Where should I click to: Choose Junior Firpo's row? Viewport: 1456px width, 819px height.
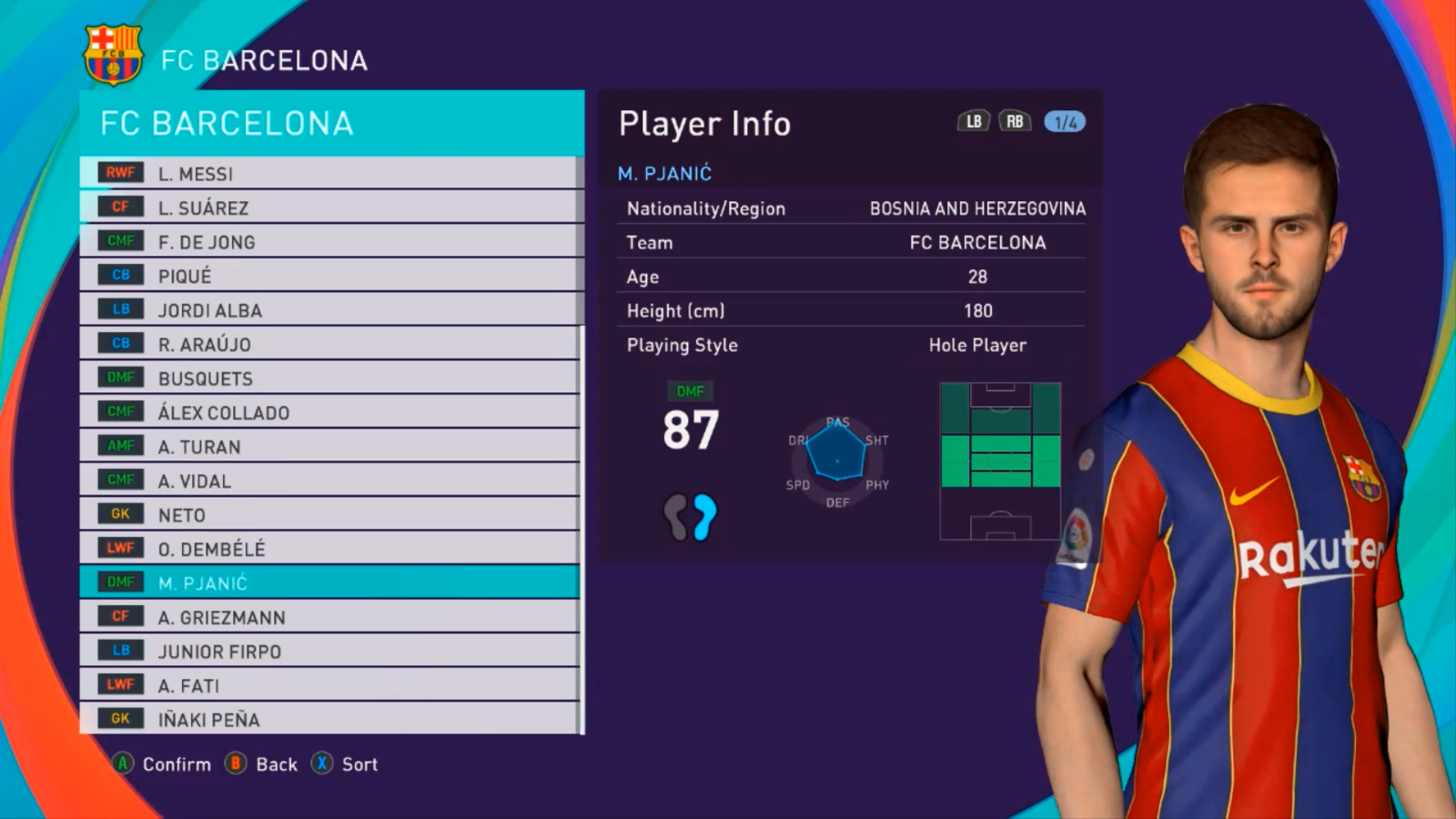pyautogui.click(x=328, y=651)
